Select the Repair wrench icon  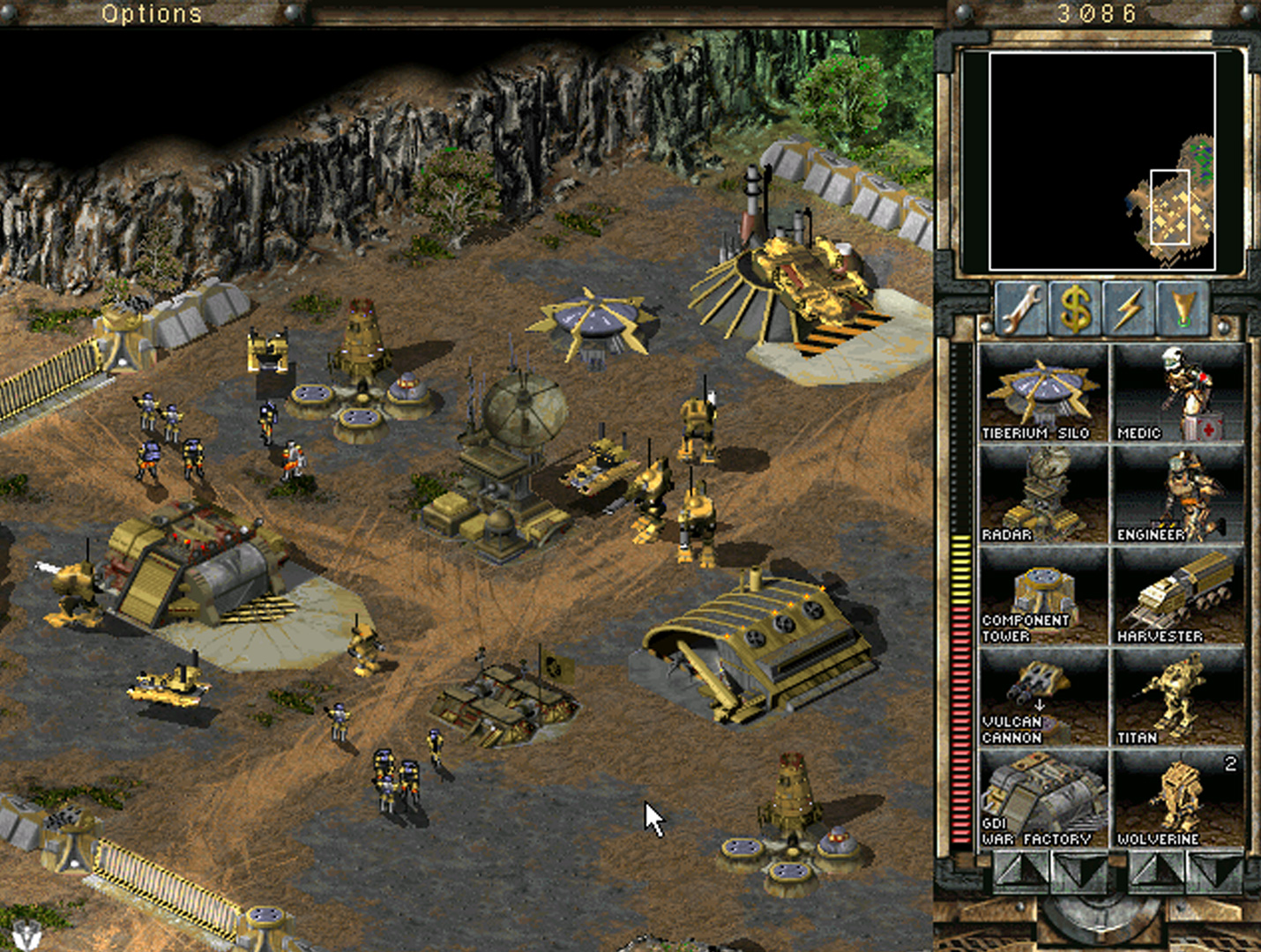click(1022, 308)
